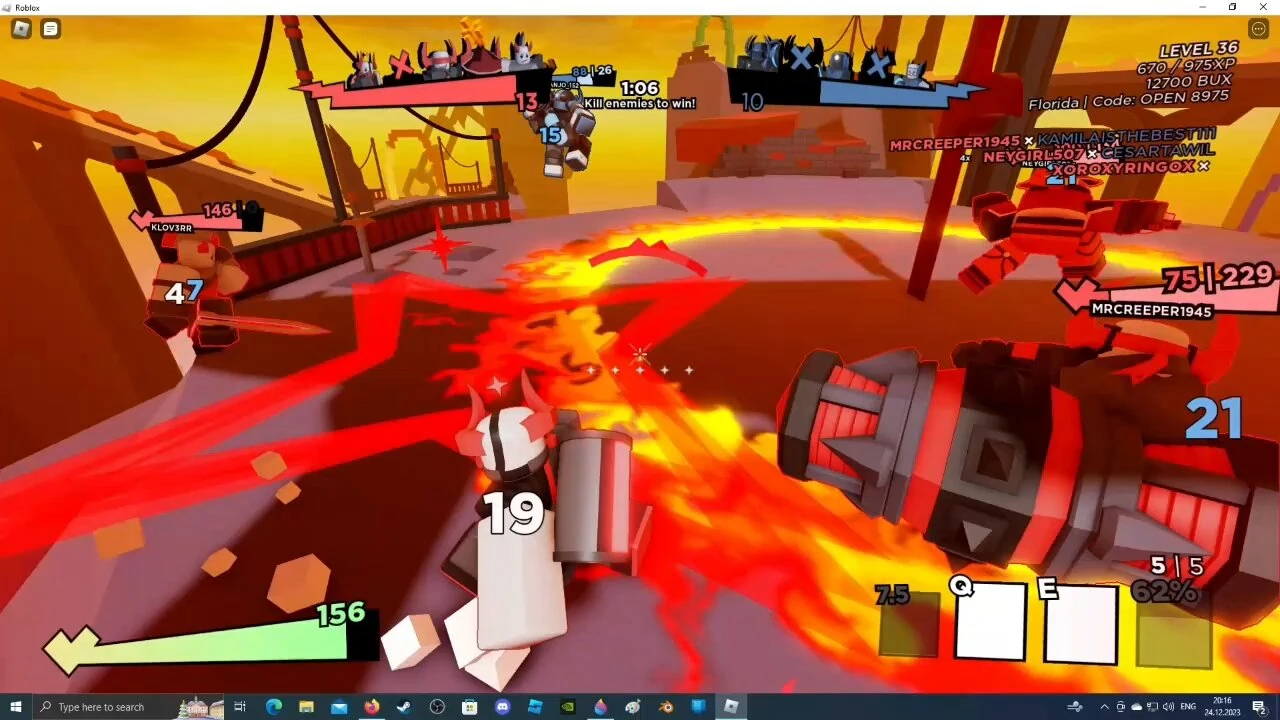Expand hidden system tray icons

[x=1104, y=707]
